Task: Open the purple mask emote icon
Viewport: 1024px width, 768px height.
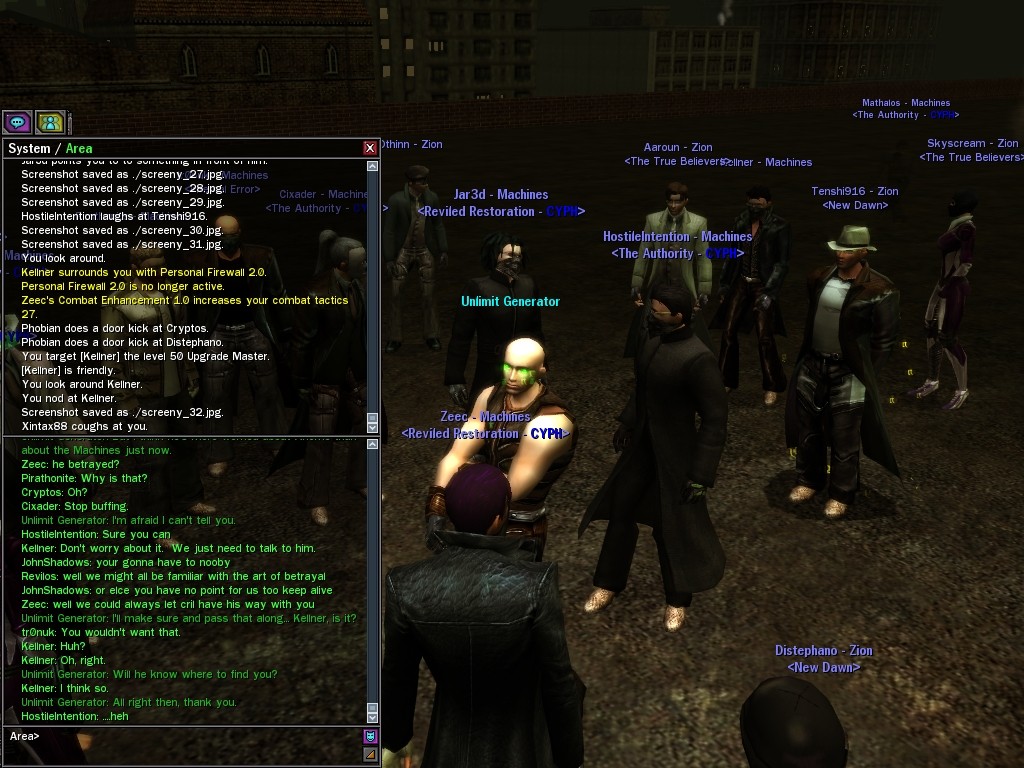Action: coord(371,737)
